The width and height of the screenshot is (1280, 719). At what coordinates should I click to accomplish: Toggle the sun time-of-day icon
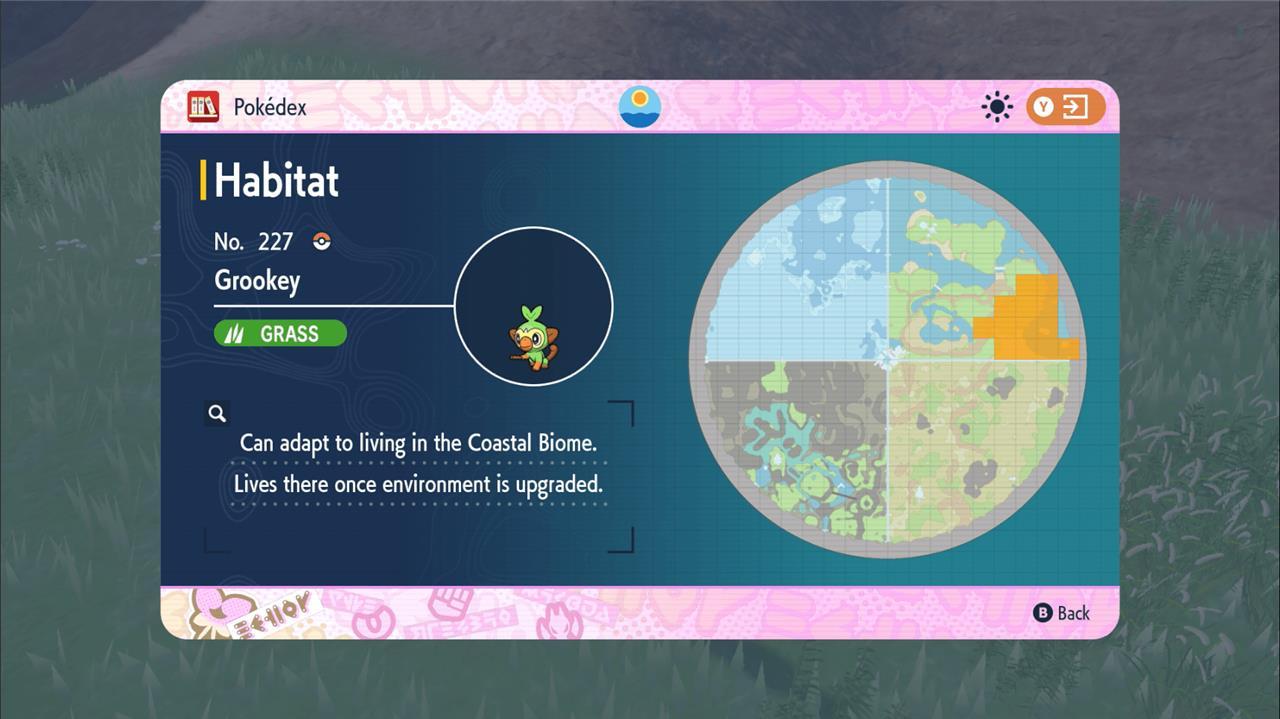point(997,107)
